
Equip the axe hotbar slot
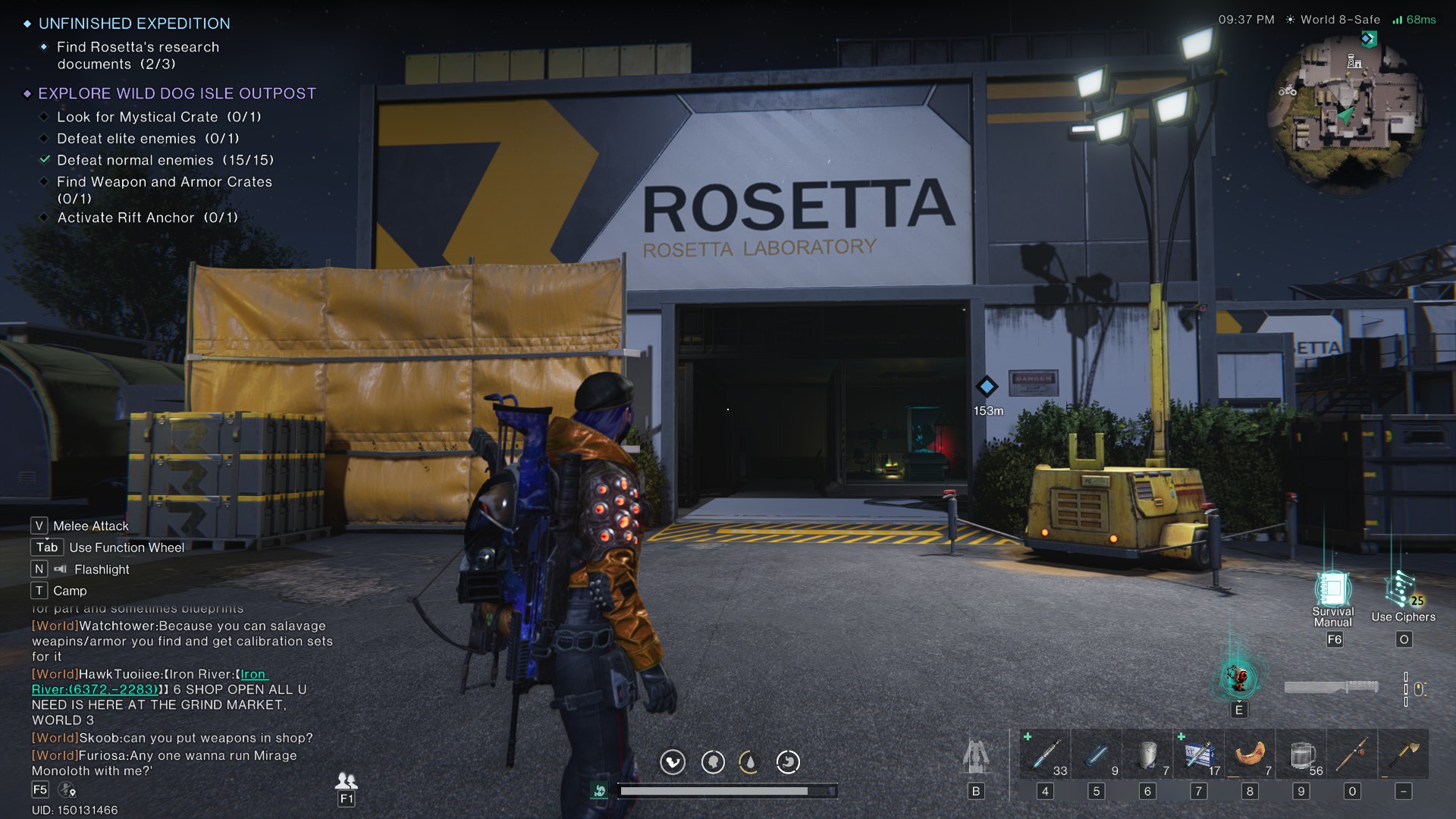pos(1404,755)
